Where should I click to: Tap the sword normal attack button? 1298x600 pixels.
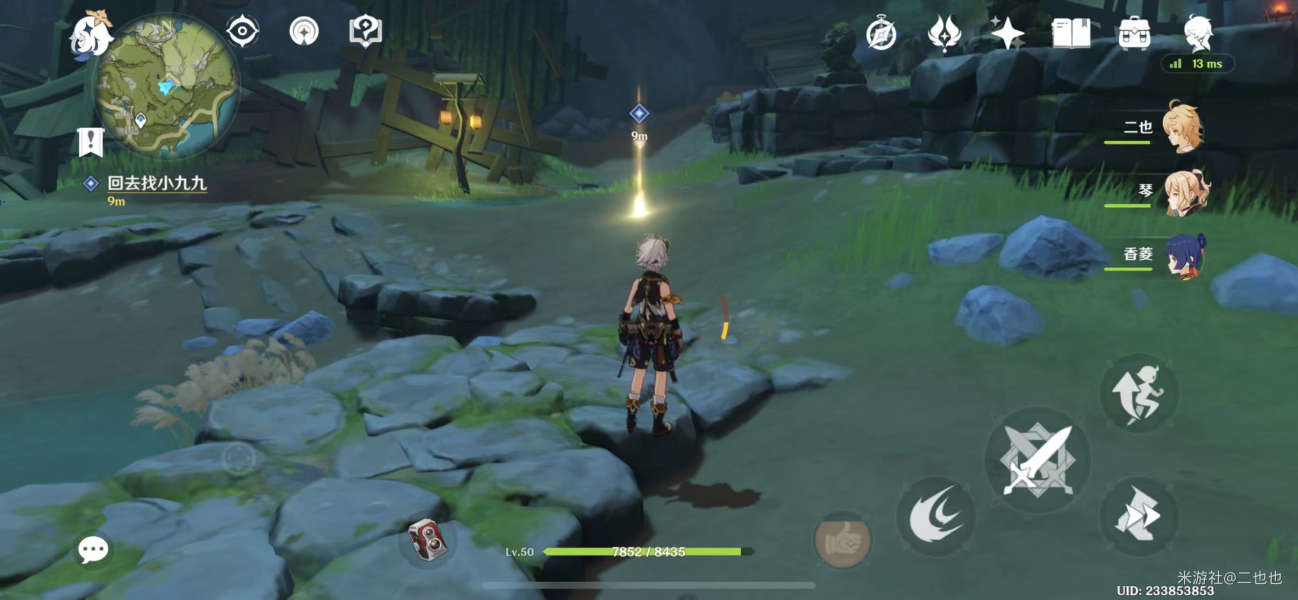(x=1037, y=461)
